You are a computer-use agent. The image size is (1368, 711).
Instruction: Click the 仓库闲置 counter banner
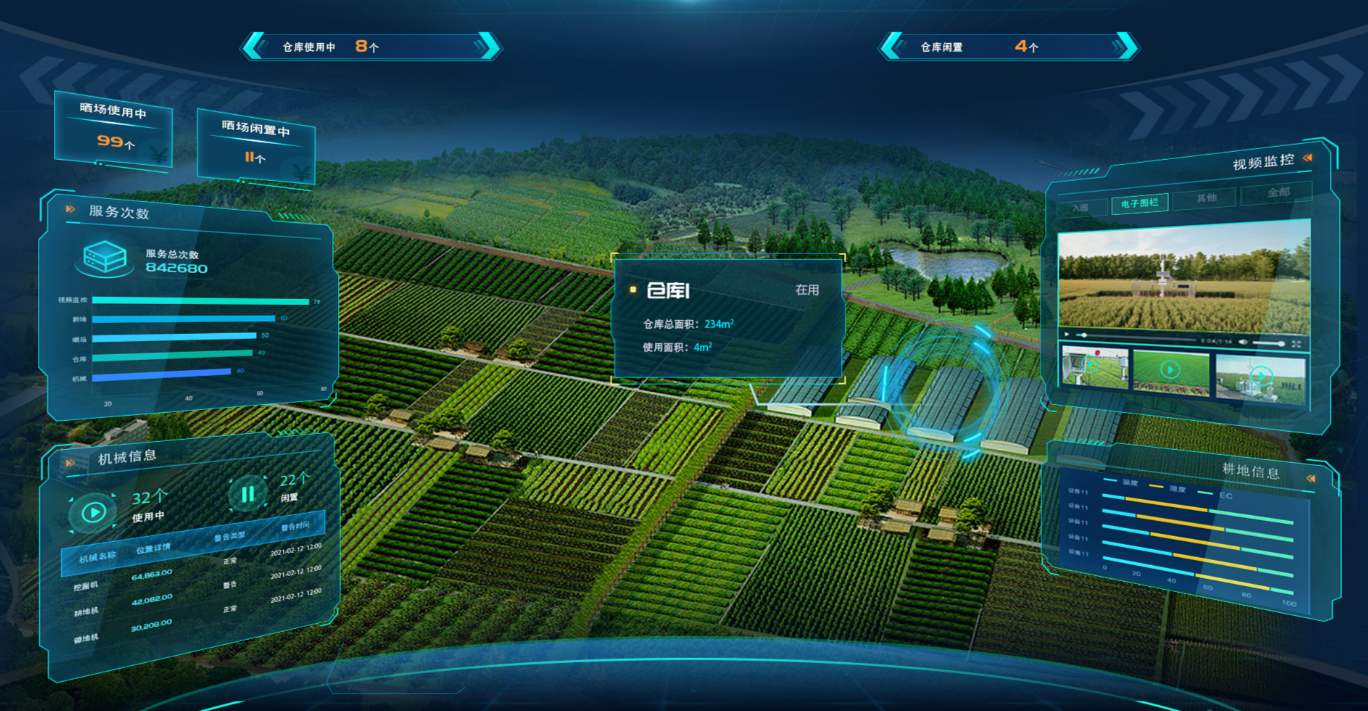tap(1008, 46)
